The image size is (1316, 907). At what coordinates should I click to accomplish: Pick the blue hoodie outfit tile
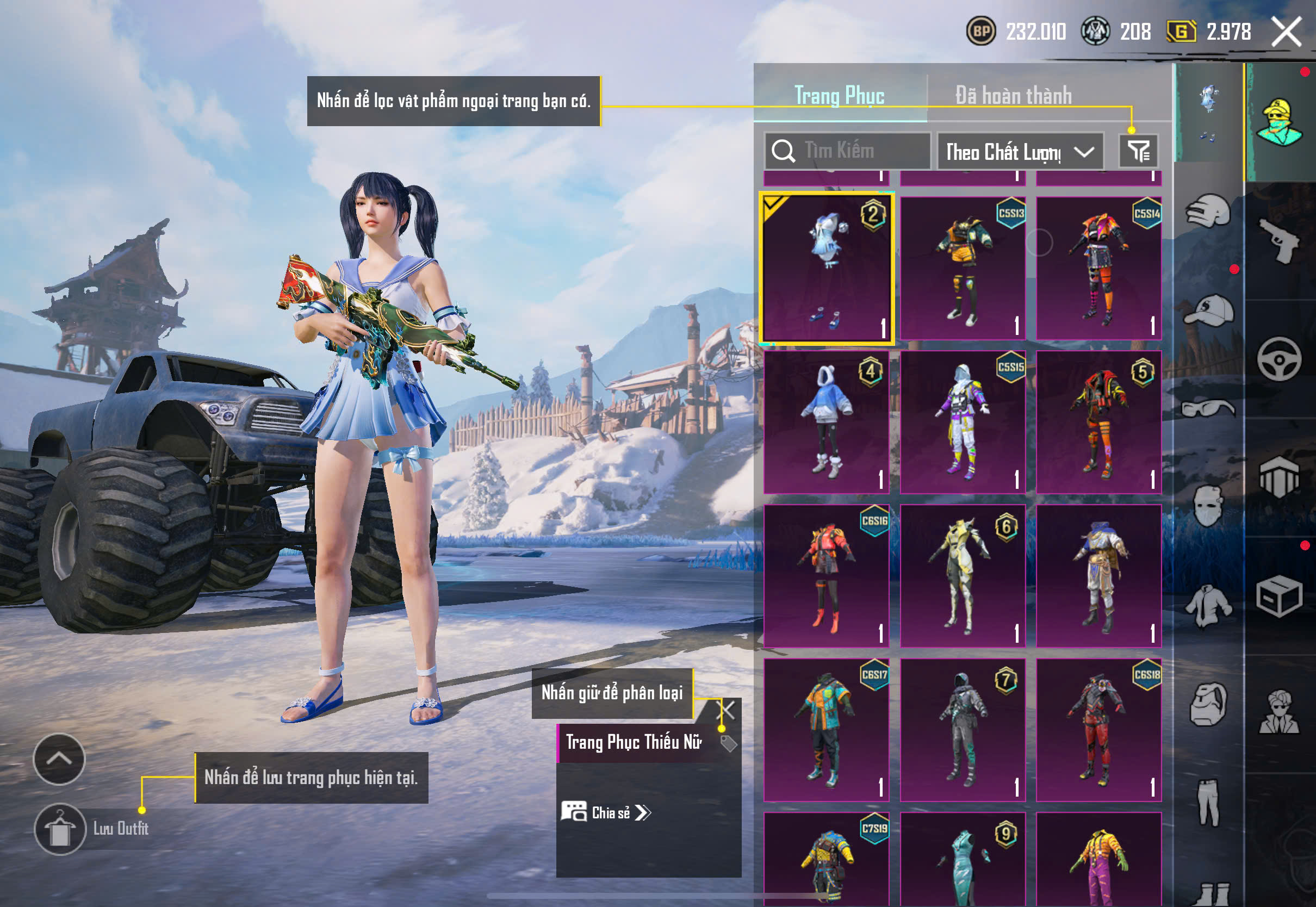827,421
